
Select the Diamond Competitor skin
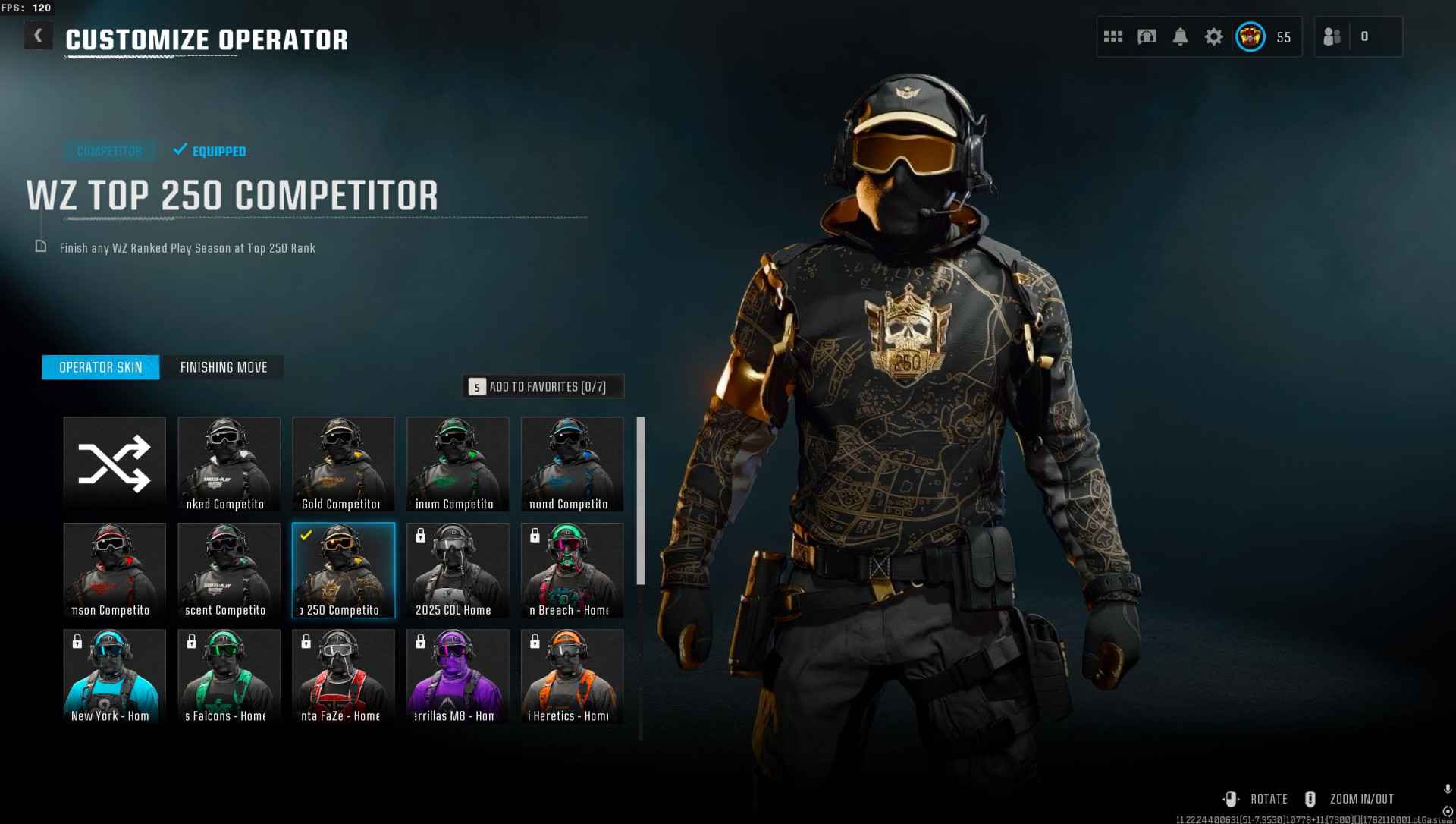point(571,464)
